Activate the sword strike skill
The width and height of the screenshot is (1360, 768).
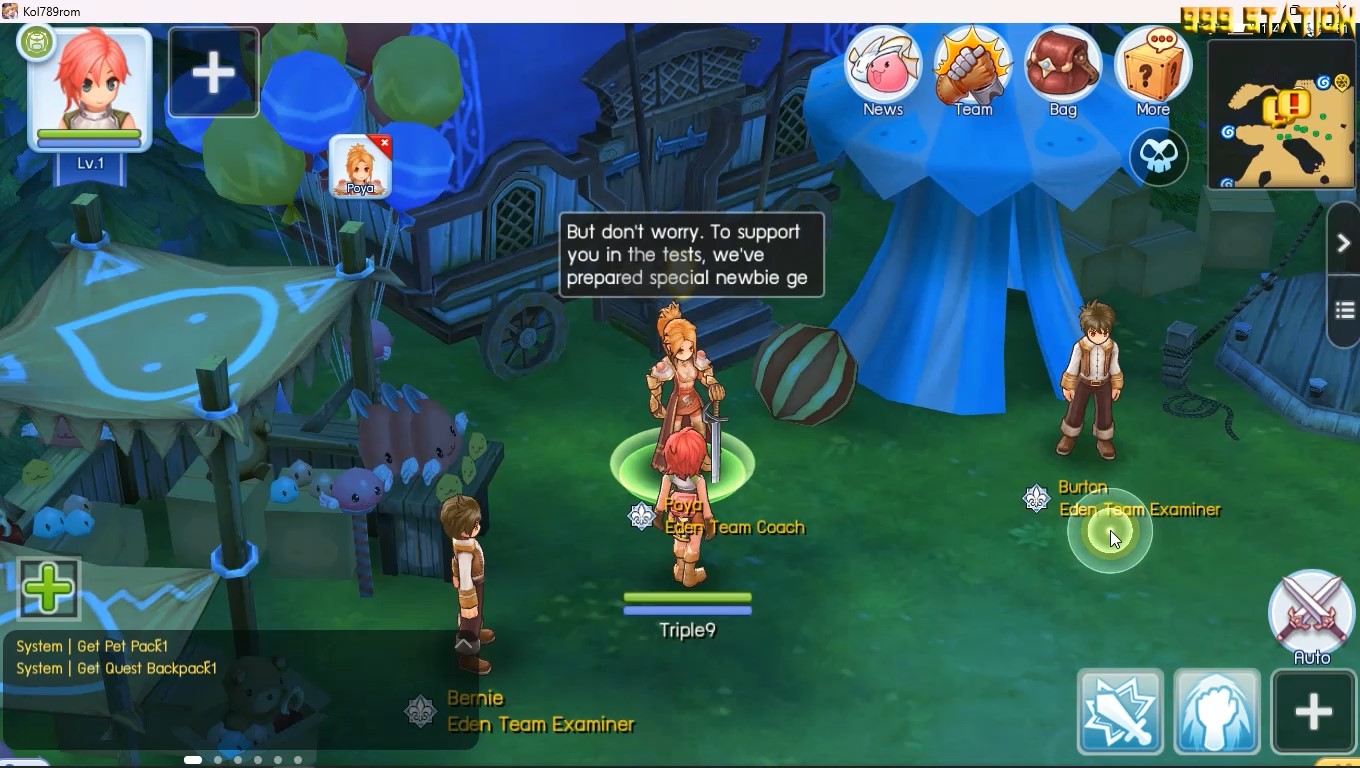tap(1120, 711)
